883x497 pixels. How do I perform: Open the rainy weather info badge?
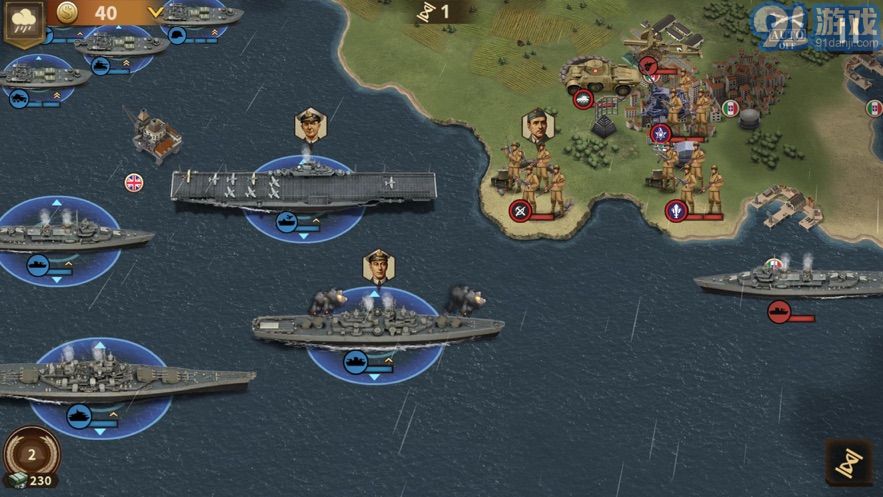point(22,22)
